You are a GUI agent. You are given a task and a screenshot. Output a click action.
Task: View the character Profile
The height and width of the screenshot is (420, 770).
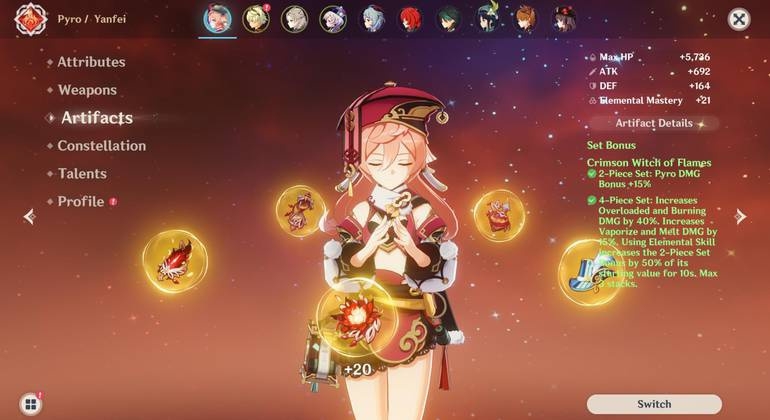81,202
